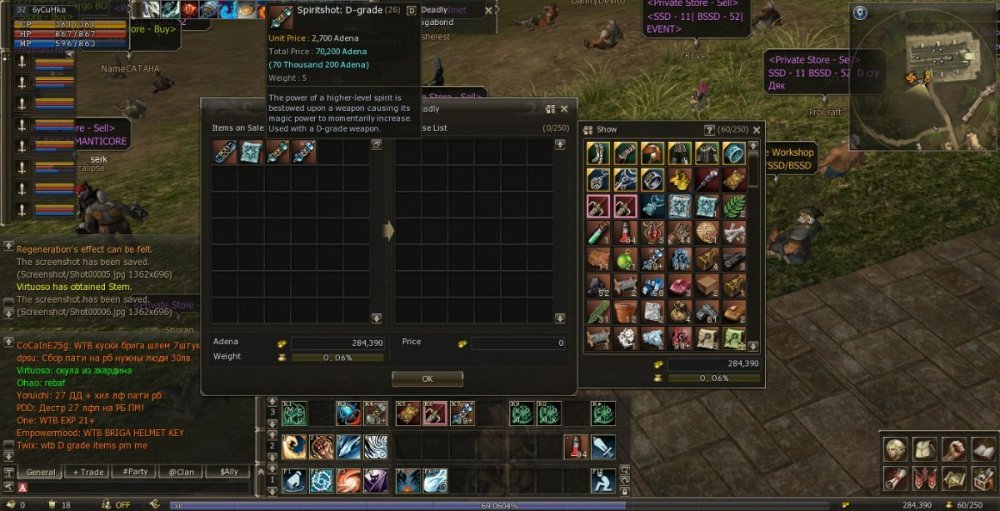Use the red potion hotbar slot
The height and width of the screenshot is (511, 1000).
click(575, 447)
